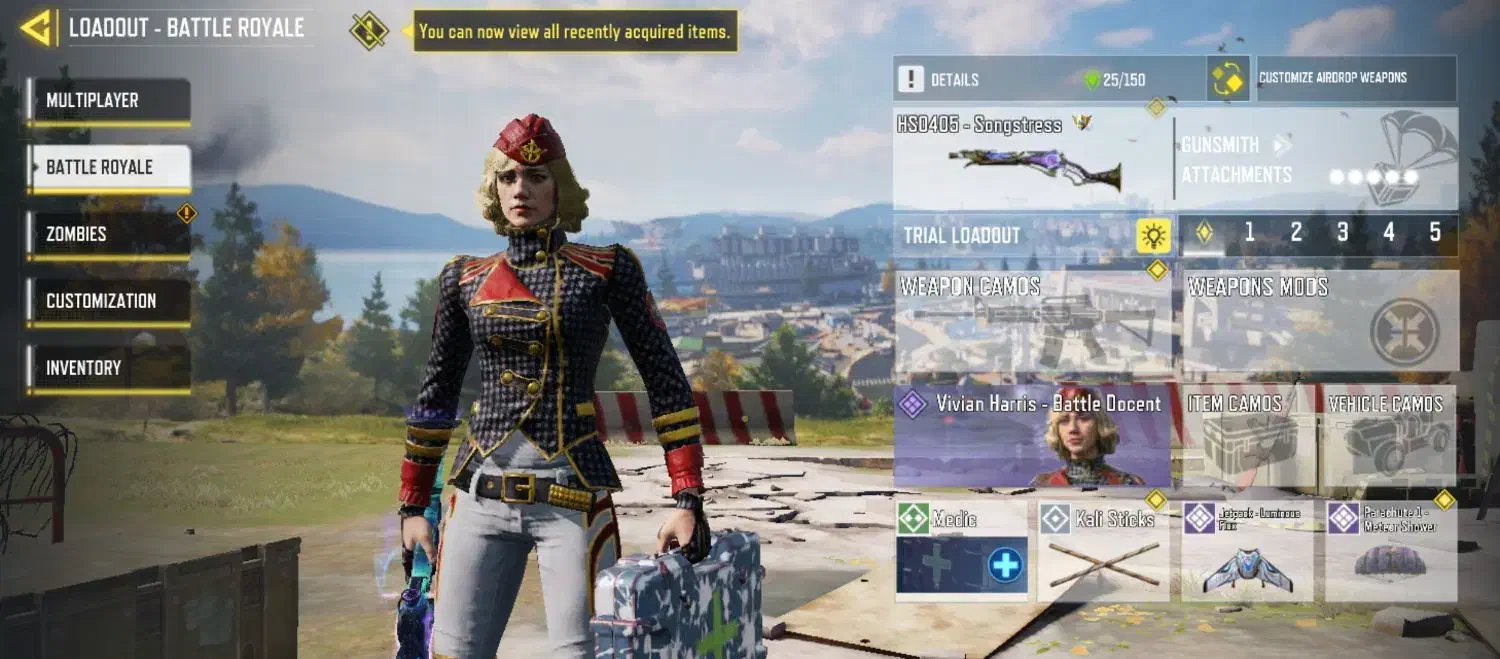This screenshot has height=659, width=1500.
Task: Go back using the yellow arrow button
Action: tap(36, 28)
